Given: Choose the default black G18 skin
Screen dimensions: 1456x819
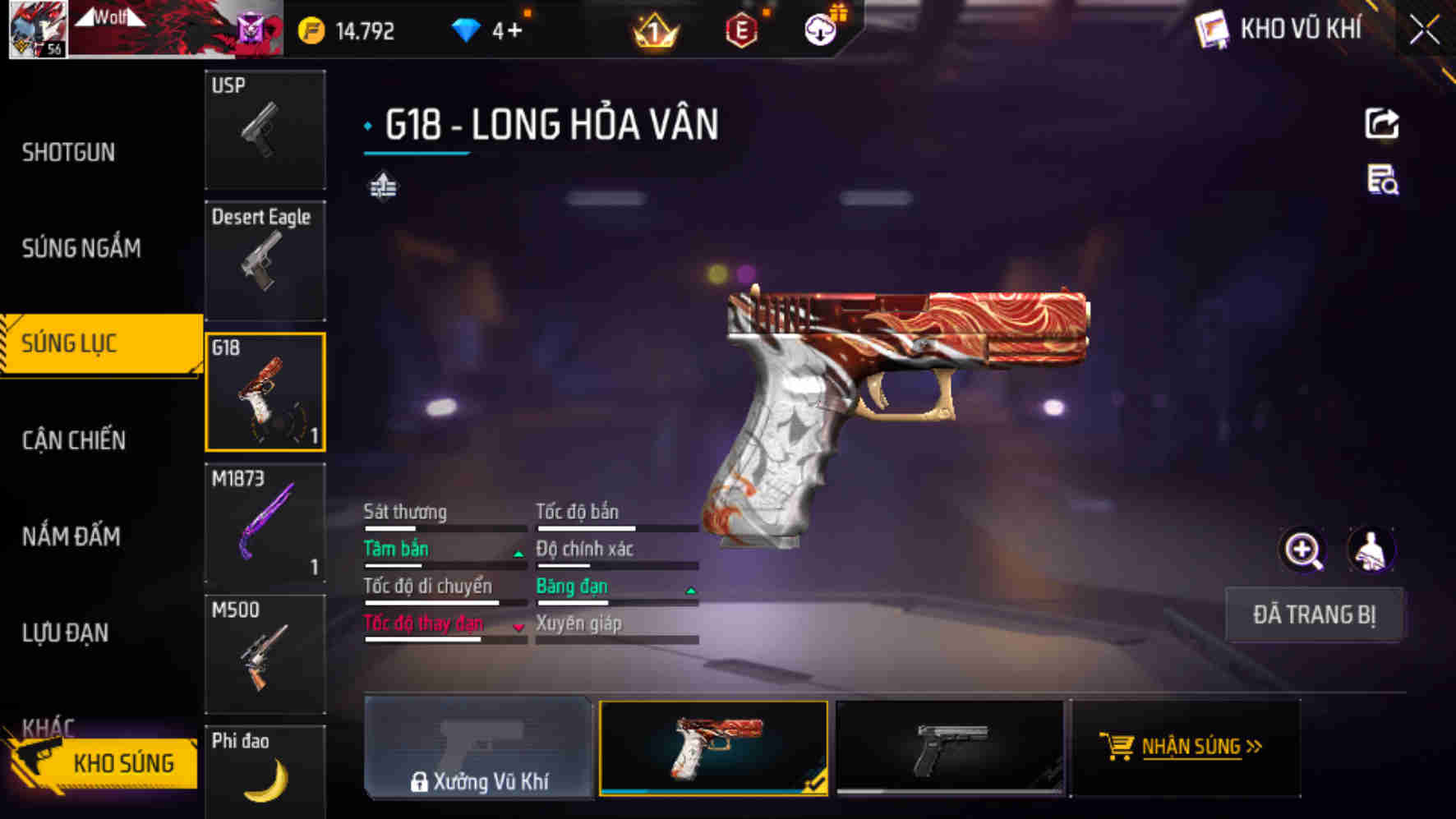Looking at the screenshot, I should (951, 748).
